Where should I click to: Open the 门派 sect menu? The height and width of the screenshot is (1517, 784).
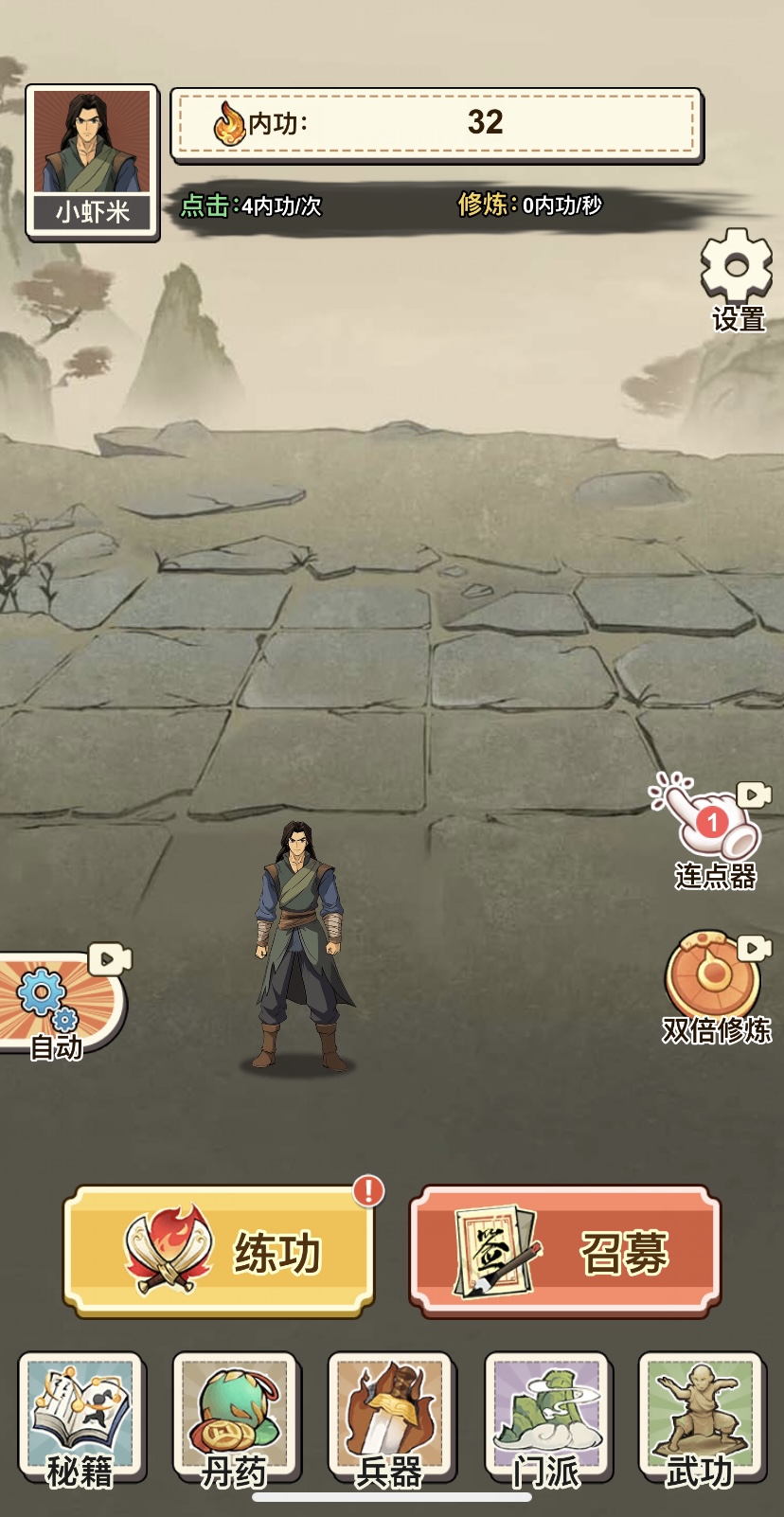(546, 1417)
